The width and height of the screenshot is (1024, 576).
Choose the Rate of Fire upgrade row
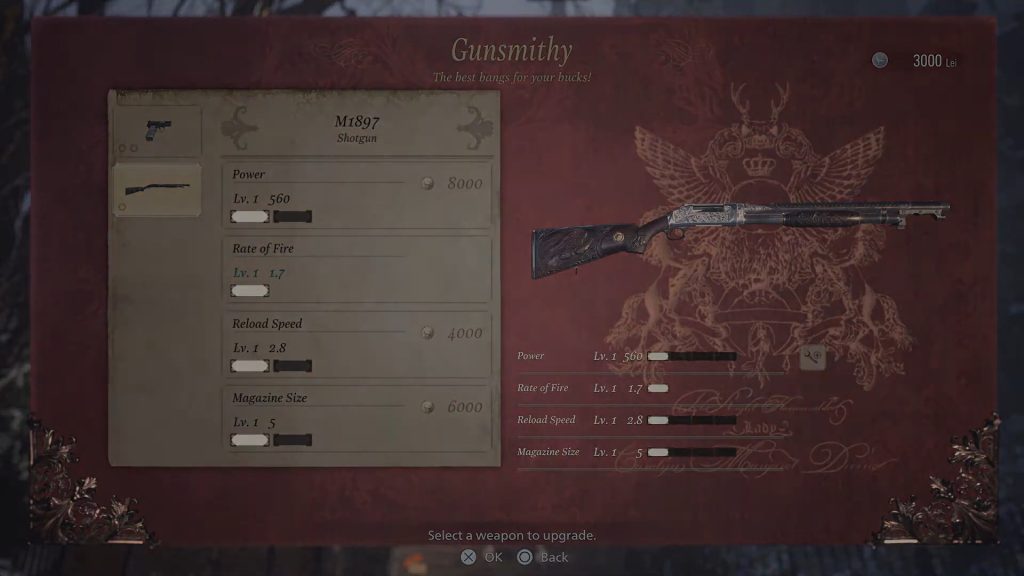(357, 269)
